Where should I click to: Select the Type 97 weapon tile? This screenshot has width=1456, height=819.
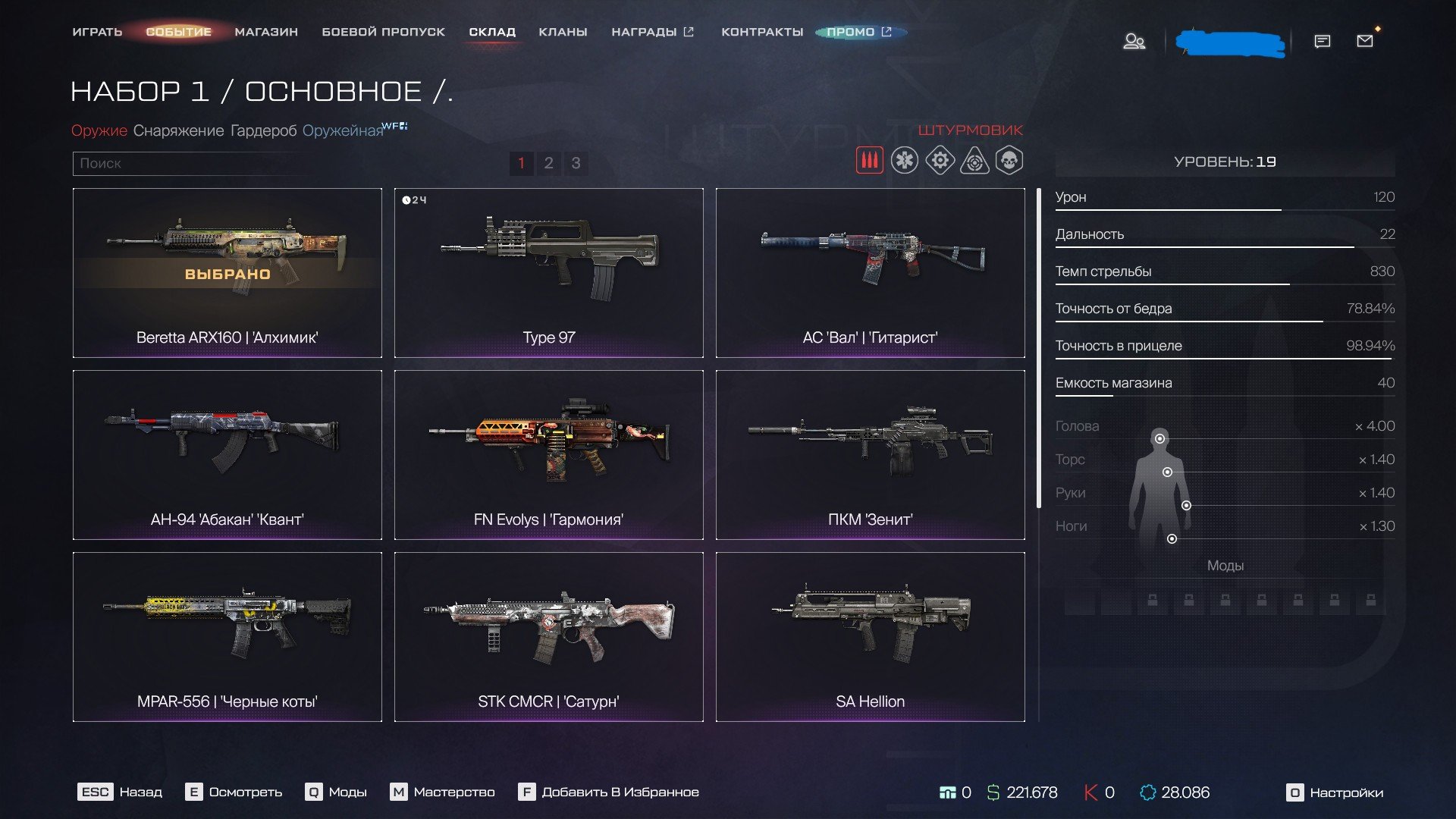click(548, 272)
